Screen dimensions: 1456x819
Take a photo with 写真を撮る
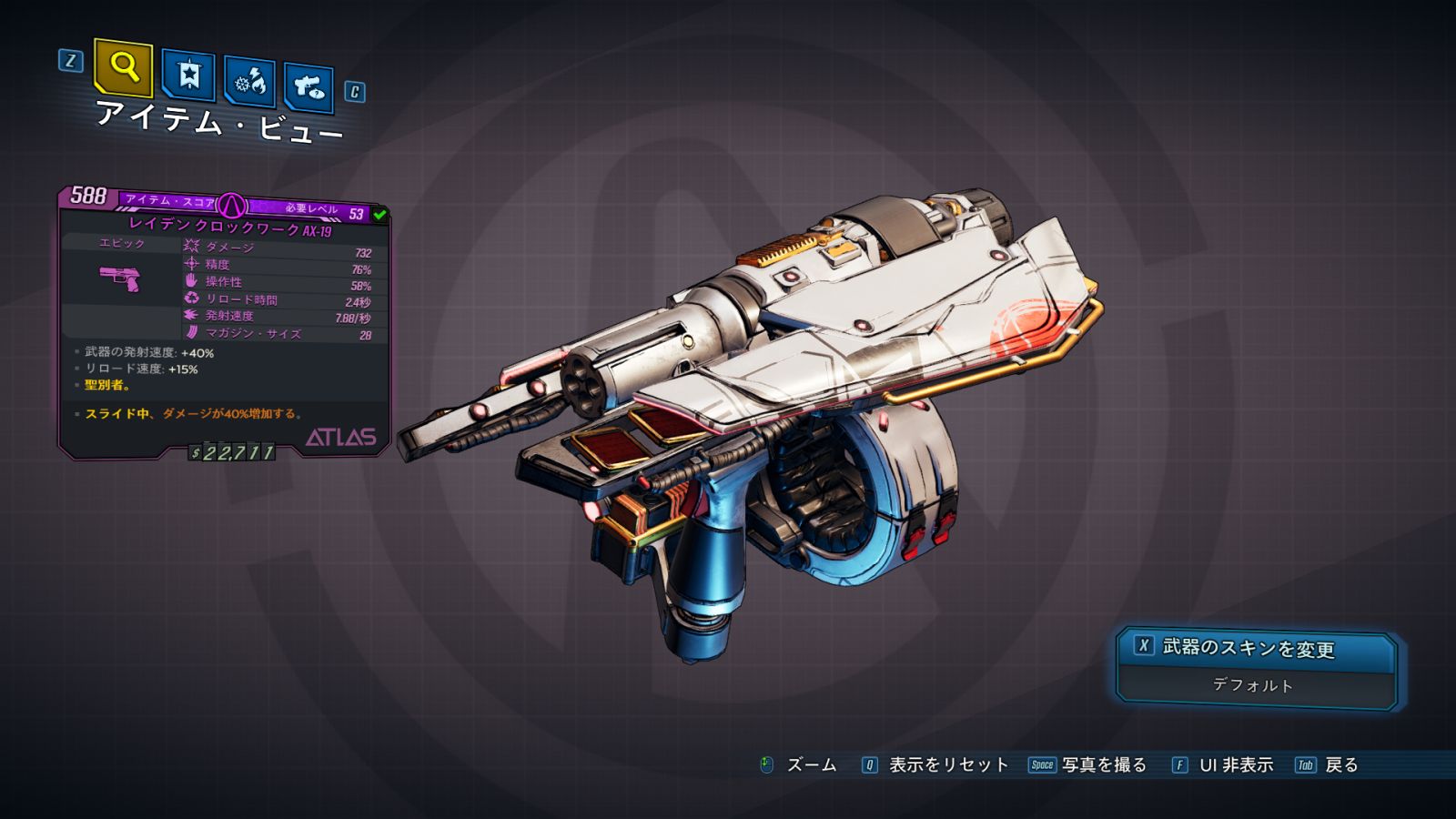click(1102, 765)
